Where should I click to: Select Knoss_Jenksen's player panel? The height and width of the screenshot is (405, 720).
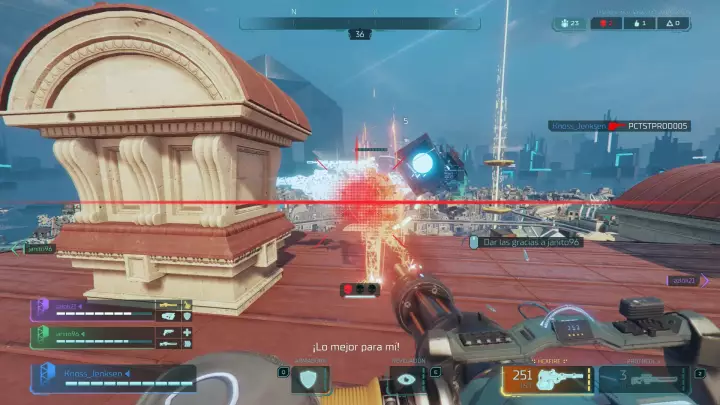[x=113, y=377]
